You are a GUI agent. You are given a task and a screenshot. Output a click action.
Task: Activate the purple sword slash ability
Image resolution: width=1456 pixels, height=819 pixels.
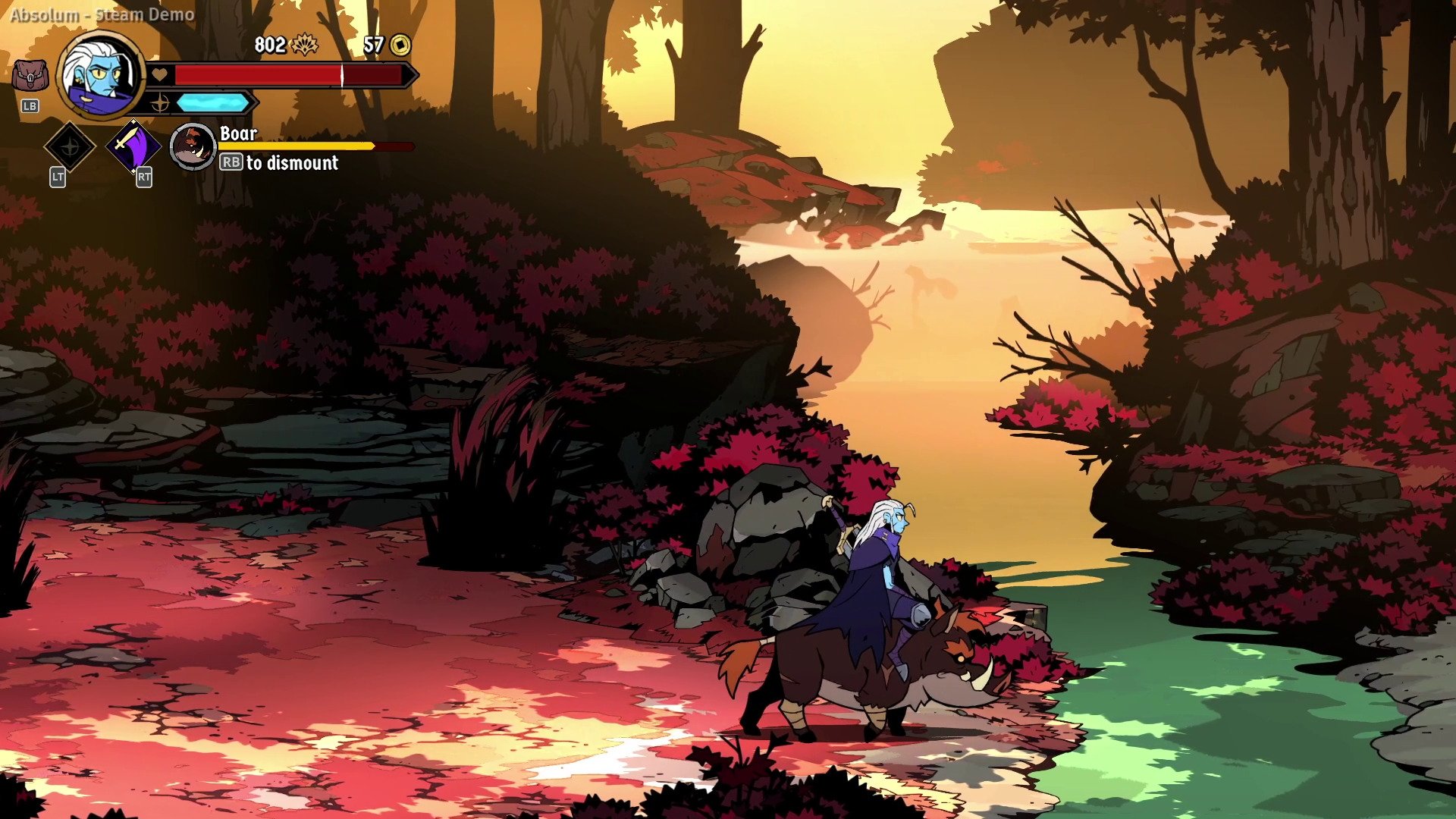pos(133,146)
